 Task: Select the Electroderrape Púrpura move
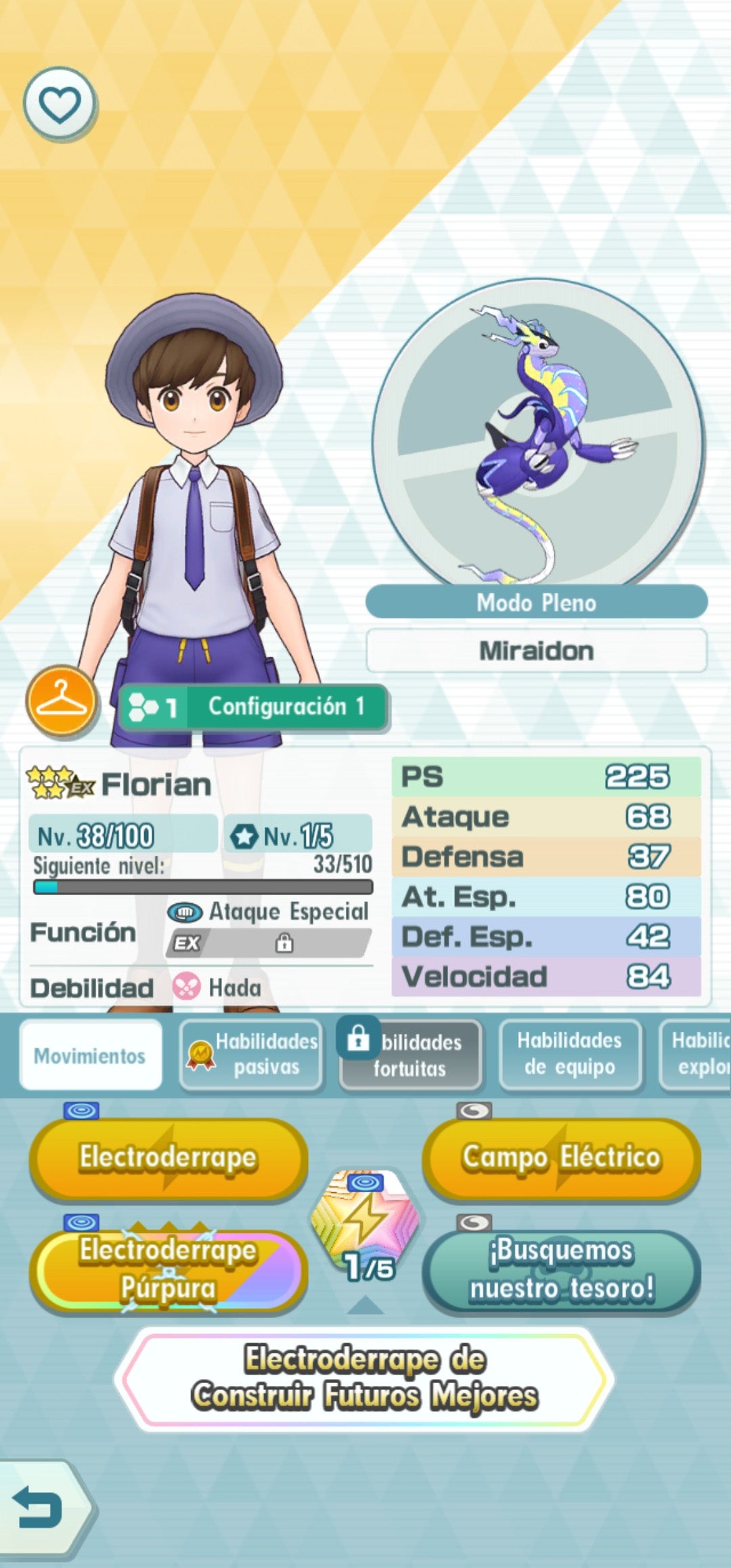168,1269
